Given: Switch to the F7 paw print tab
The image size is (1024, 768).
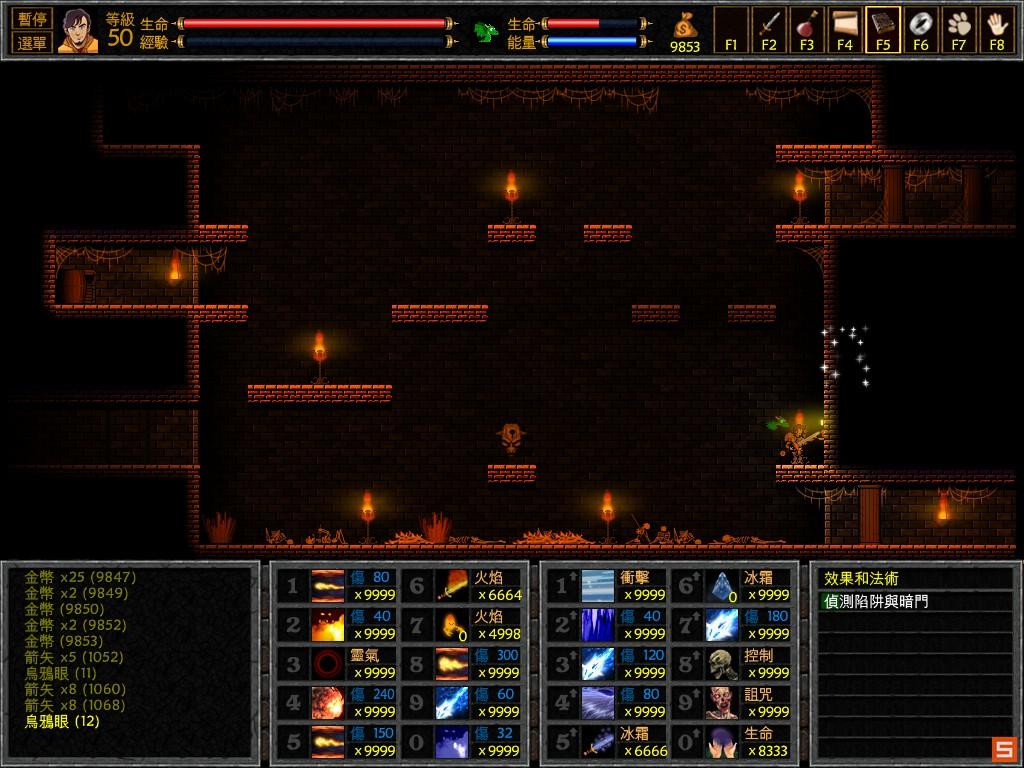Looking at the screenshot, I should coord(959,29).
